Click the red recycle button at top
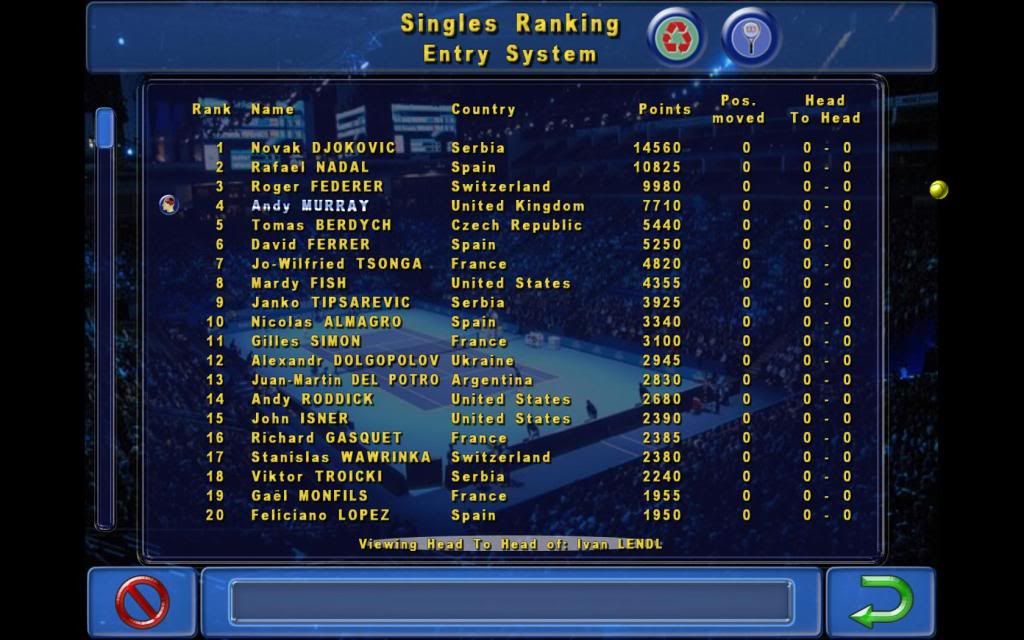The height and width of the screenshot is (640, 1024). pyautogui.click(x=677, y=37)
